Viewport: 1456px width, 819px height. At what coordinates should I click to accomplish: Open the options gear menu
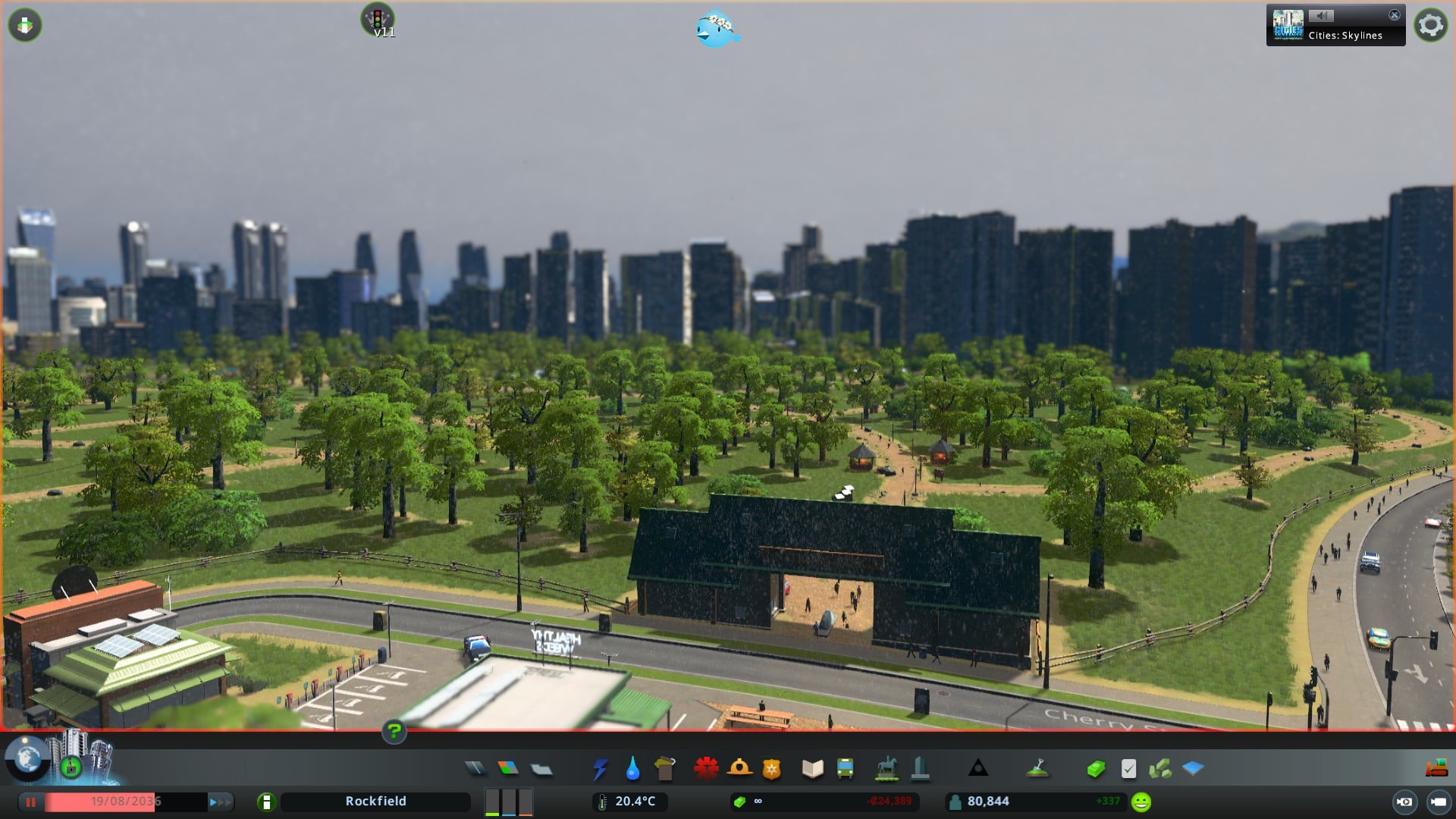point(1430,25)
